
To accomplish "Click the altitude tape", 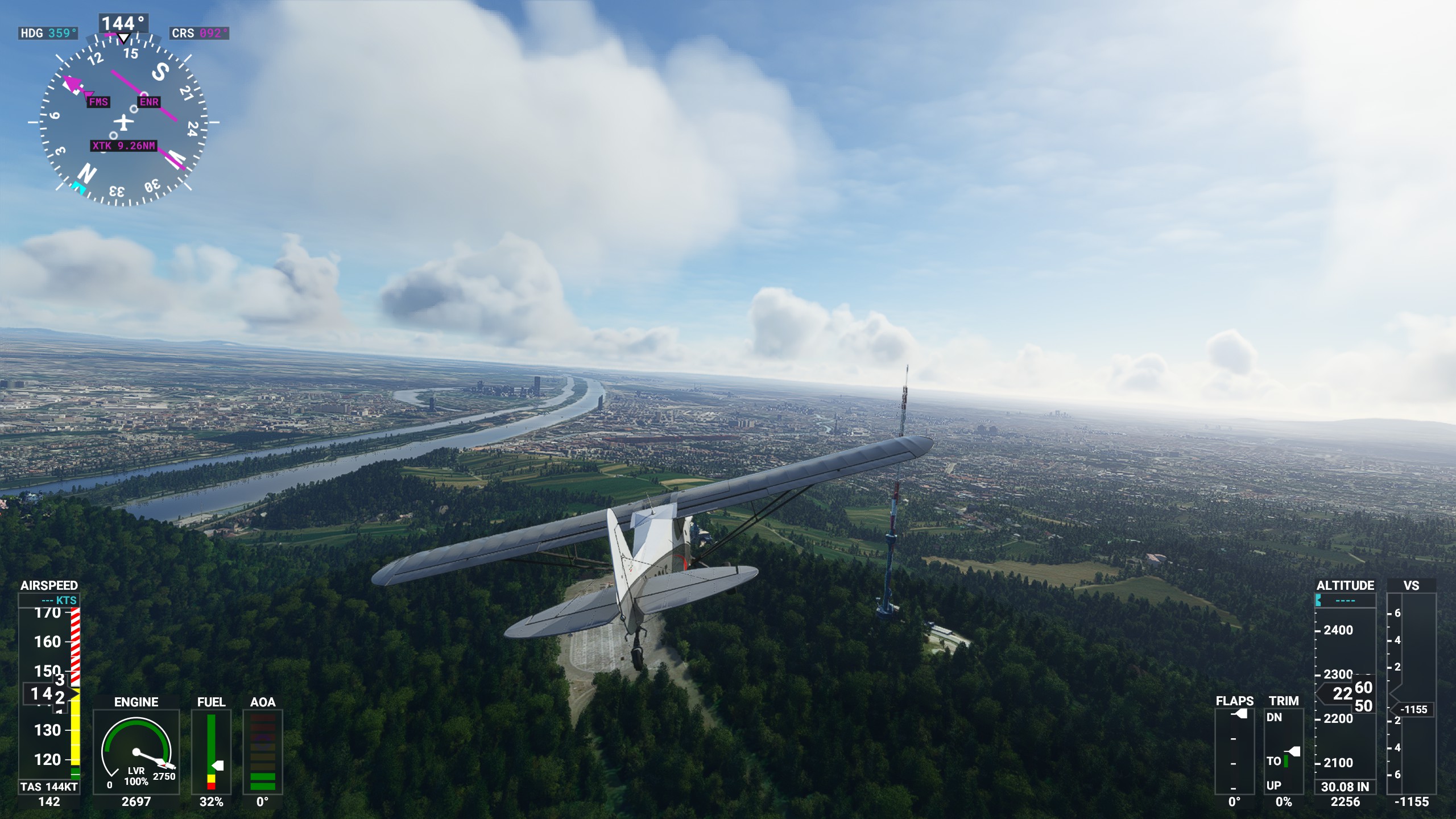I will [1345, 694].
